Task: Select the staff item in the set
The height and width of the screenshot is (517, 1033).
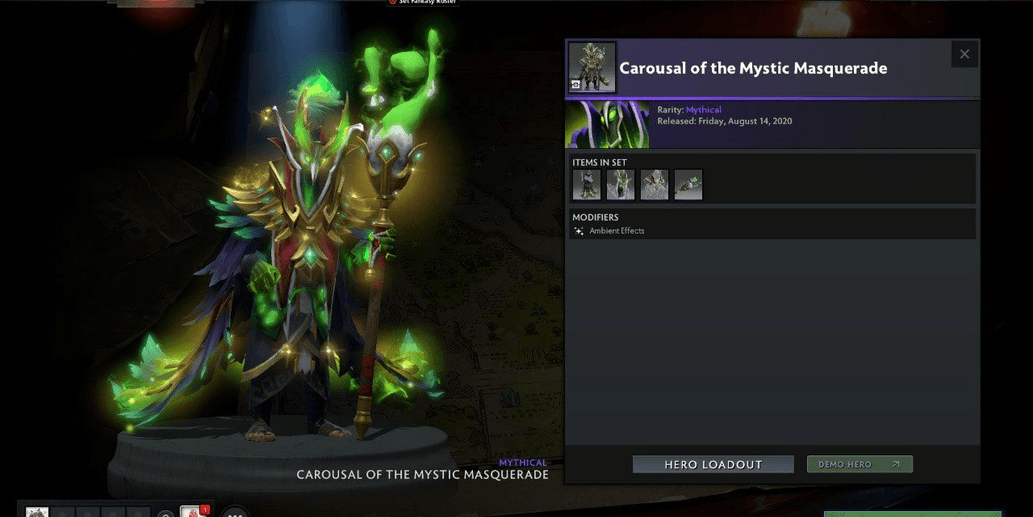Action: point(688,185)
